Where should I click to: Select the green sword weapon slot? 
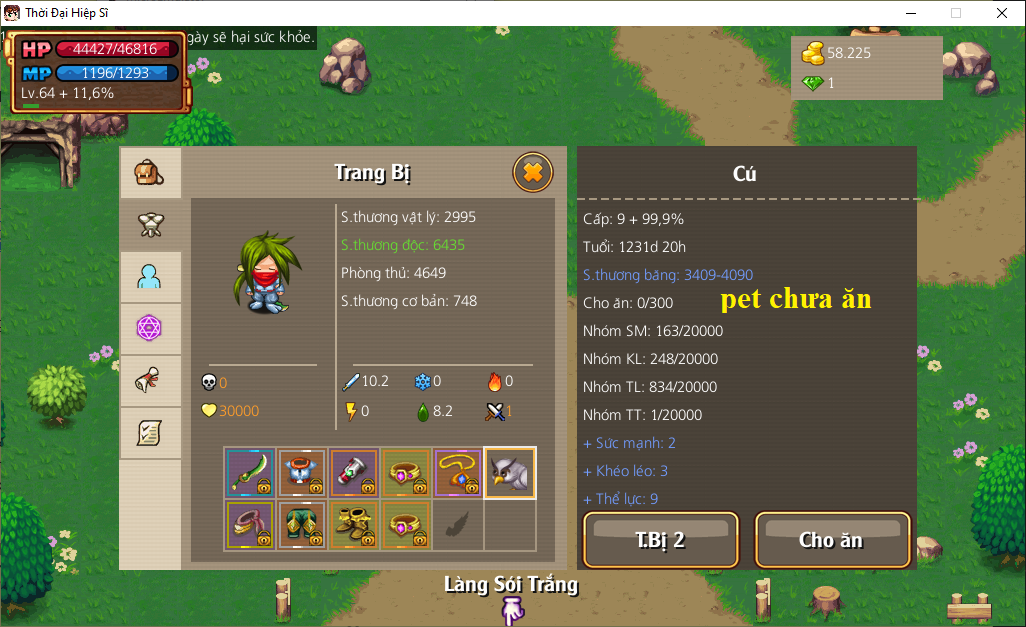(250, 473)
